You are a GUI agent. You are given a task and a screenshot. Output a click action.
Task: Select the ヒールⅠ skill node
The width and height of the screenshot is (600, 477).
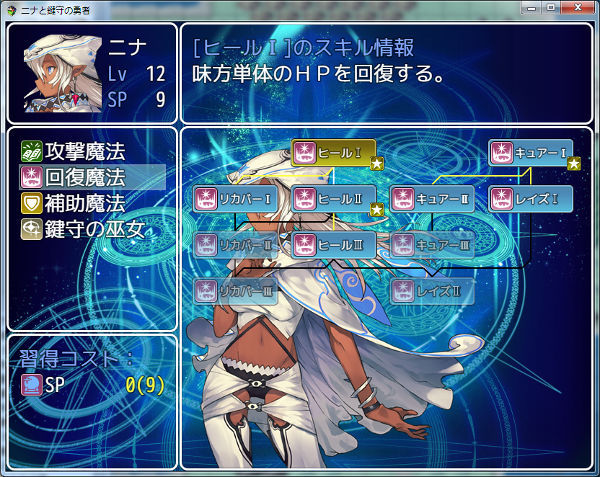(x=333, y=152)
